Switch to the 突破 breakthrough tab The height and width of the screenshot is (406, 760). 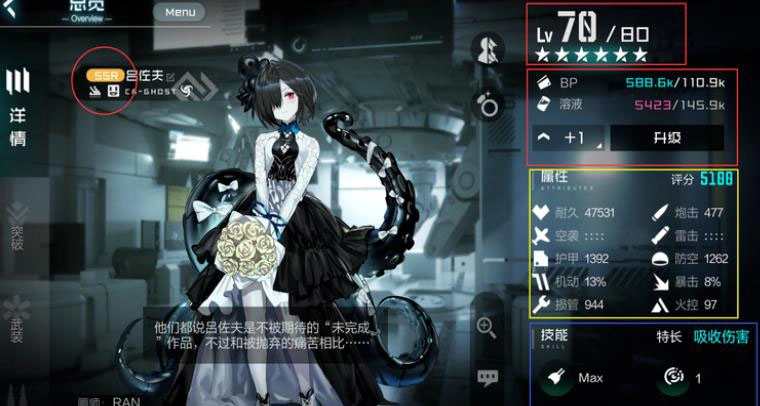pos(17,231)
